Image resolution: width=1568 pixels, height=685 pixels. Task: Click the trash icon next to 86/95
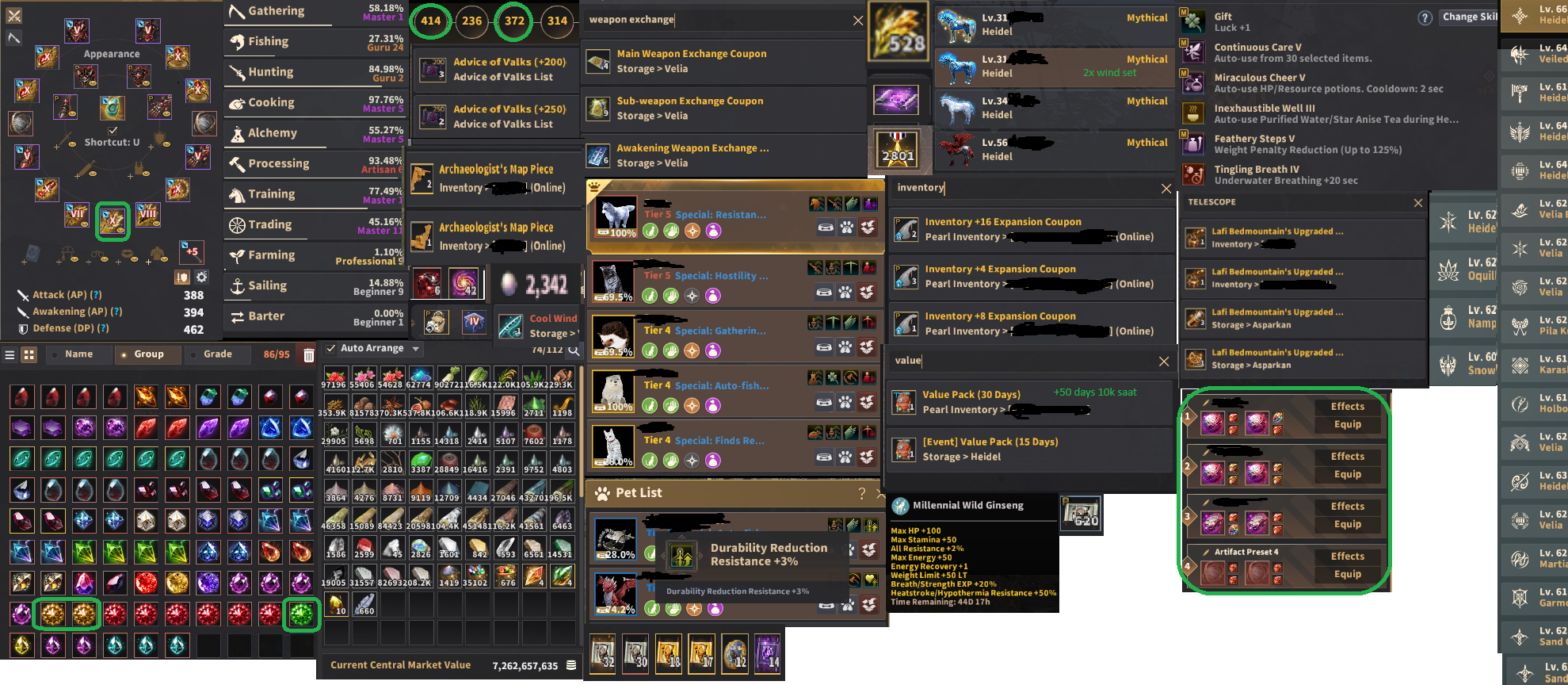308,354
